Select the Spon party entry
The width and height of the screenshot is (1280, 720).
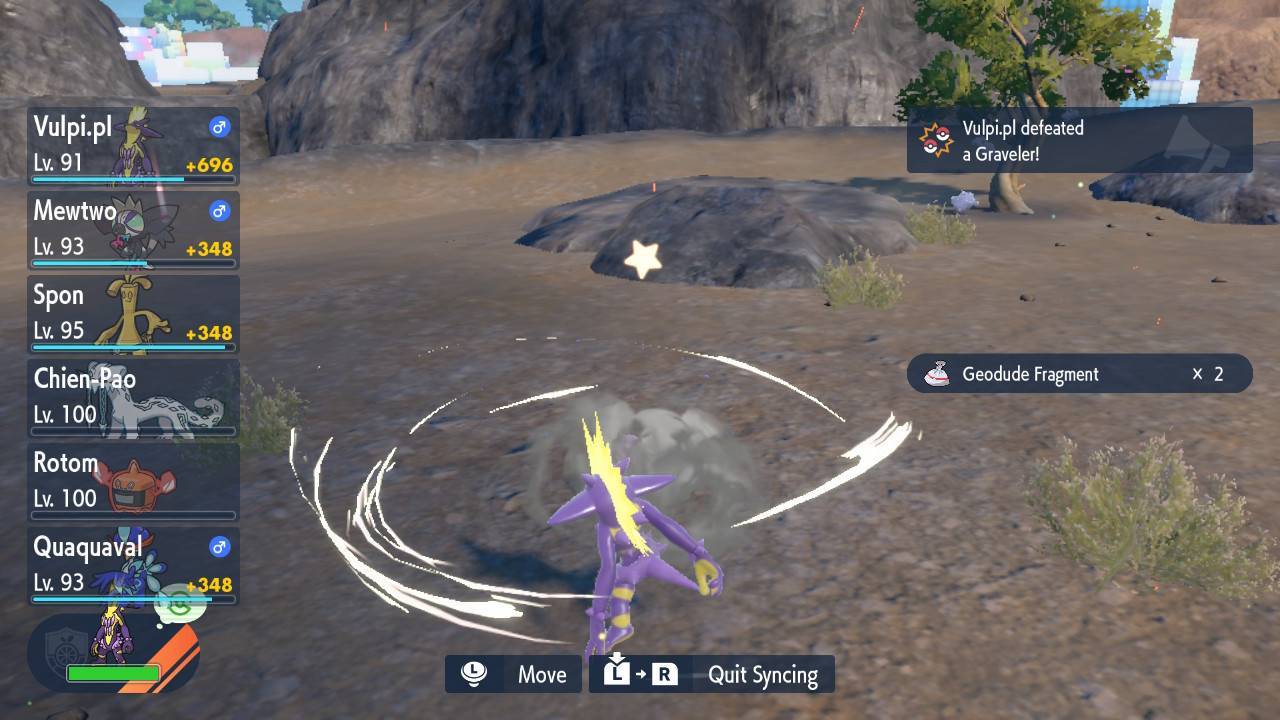pyautogui.click(x=133, y=314)
